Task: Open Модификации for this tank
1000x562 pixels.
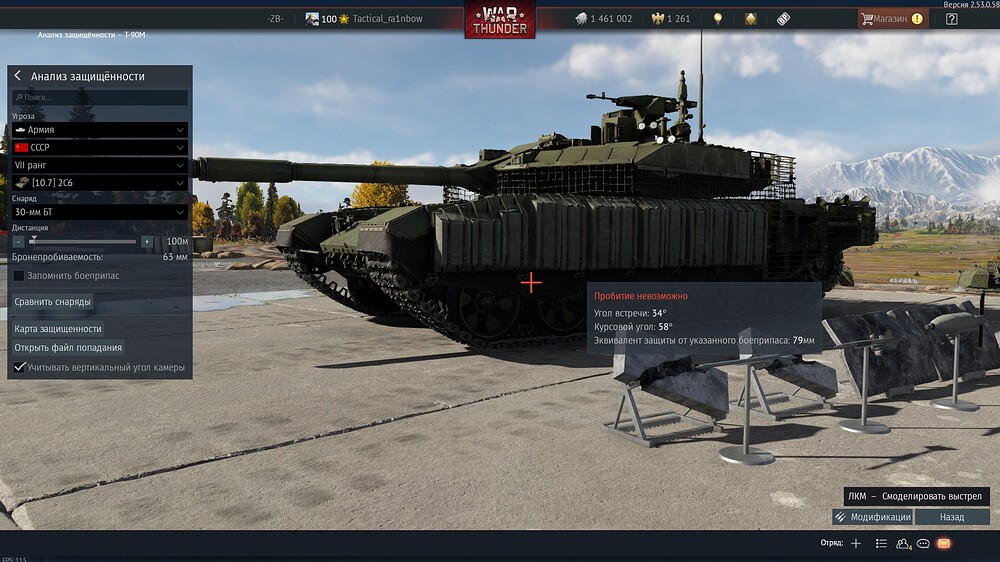Action: (872, 517)
